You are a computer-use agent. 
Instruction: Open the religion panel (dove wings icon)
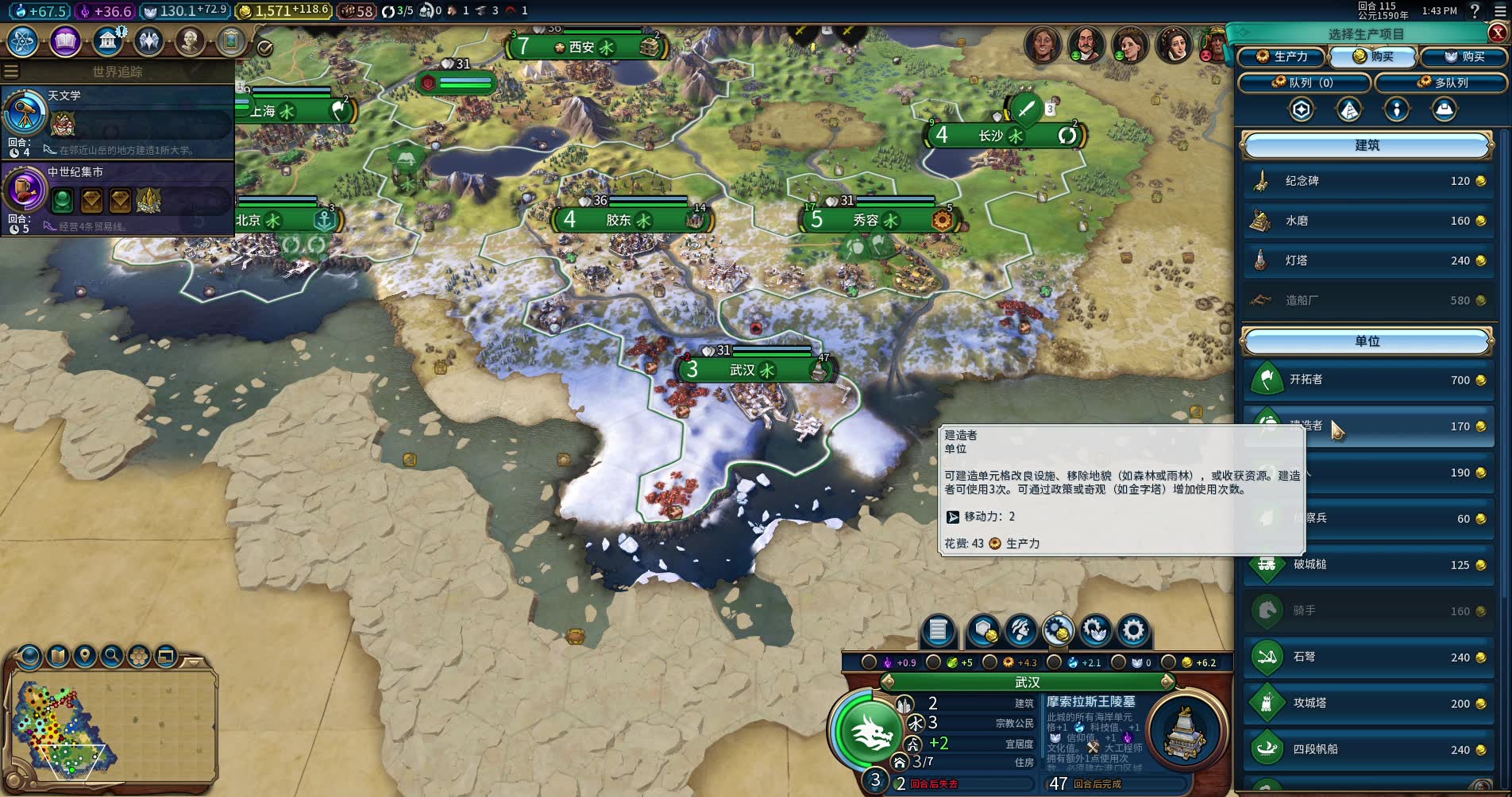[148, 41]
